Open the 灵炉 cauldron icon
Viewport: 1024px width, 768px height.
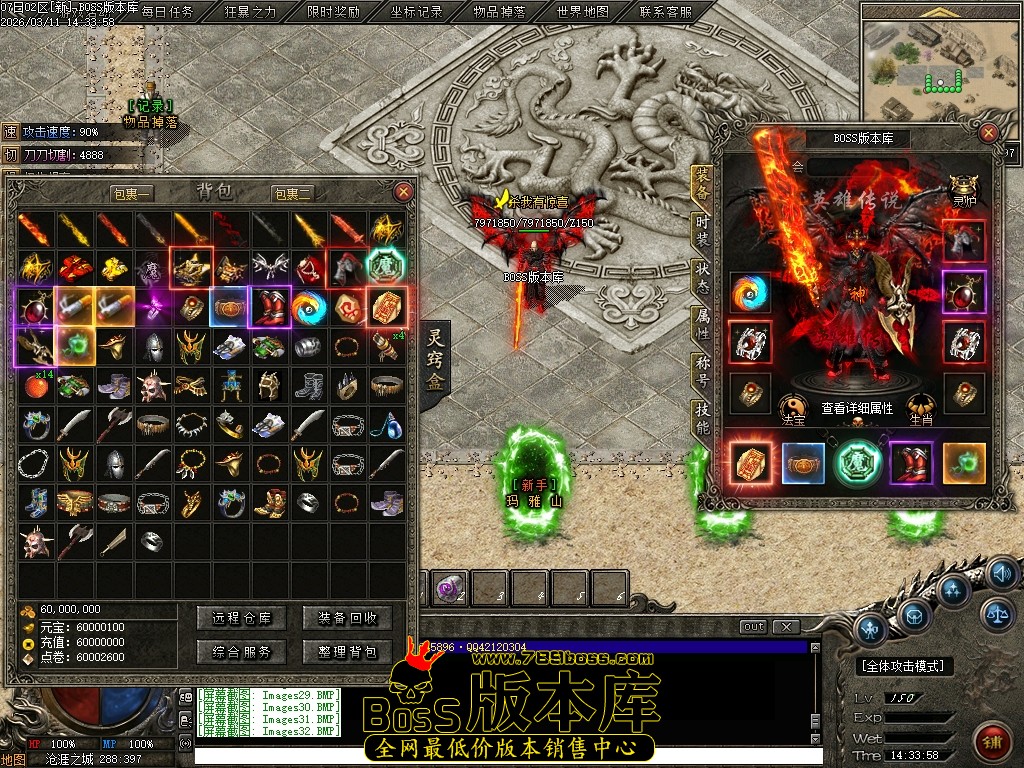(x=964, y=187)
